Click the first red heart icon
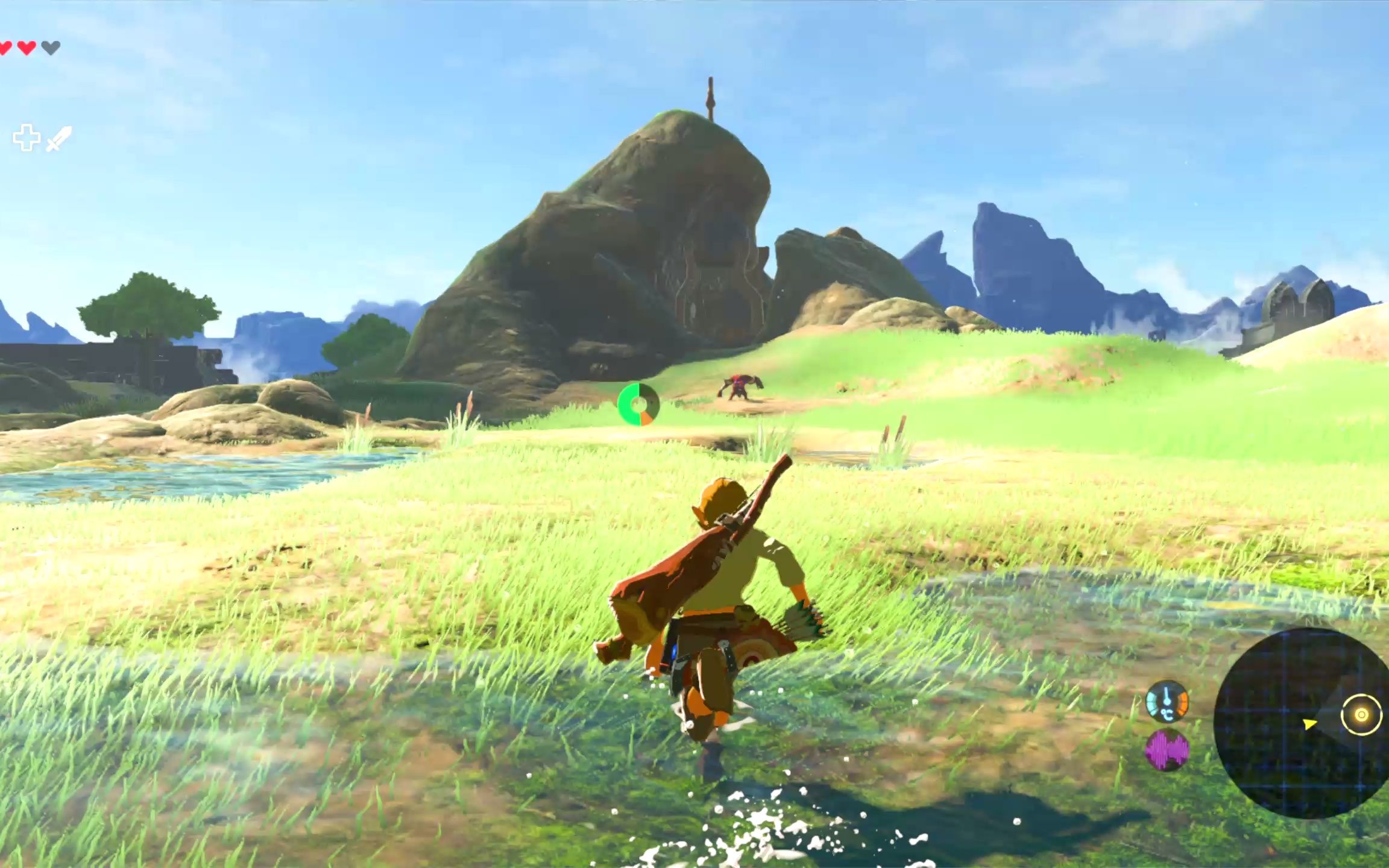 6,47
